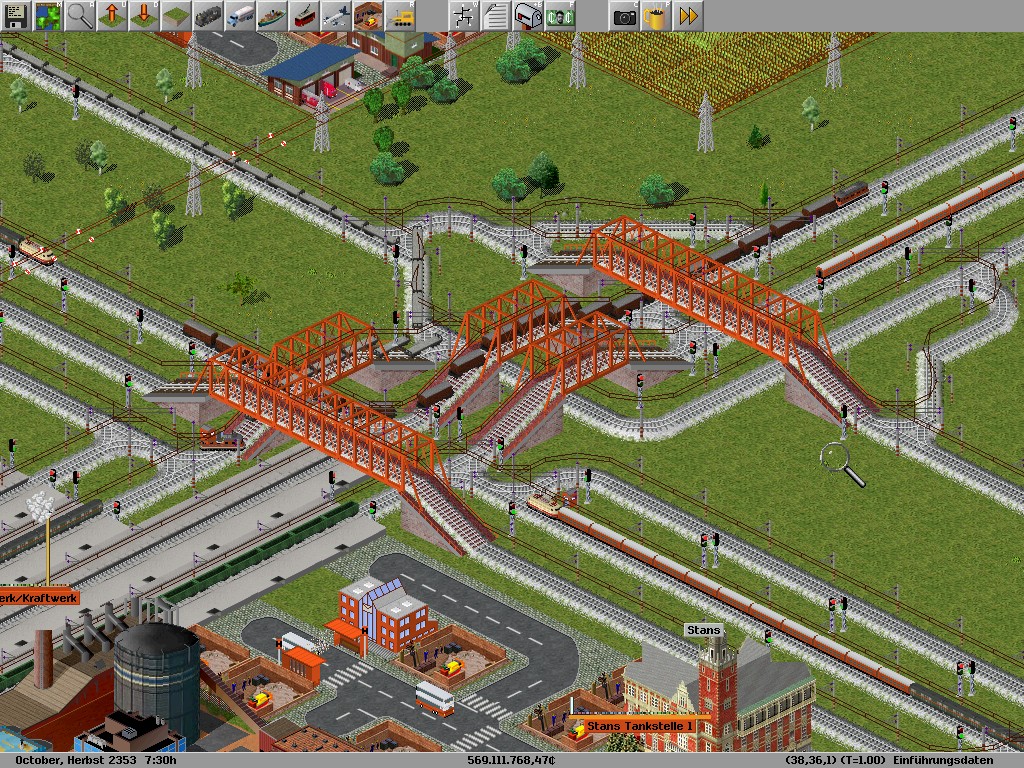Open the ship and harbour tools

(x=272, y=16)
